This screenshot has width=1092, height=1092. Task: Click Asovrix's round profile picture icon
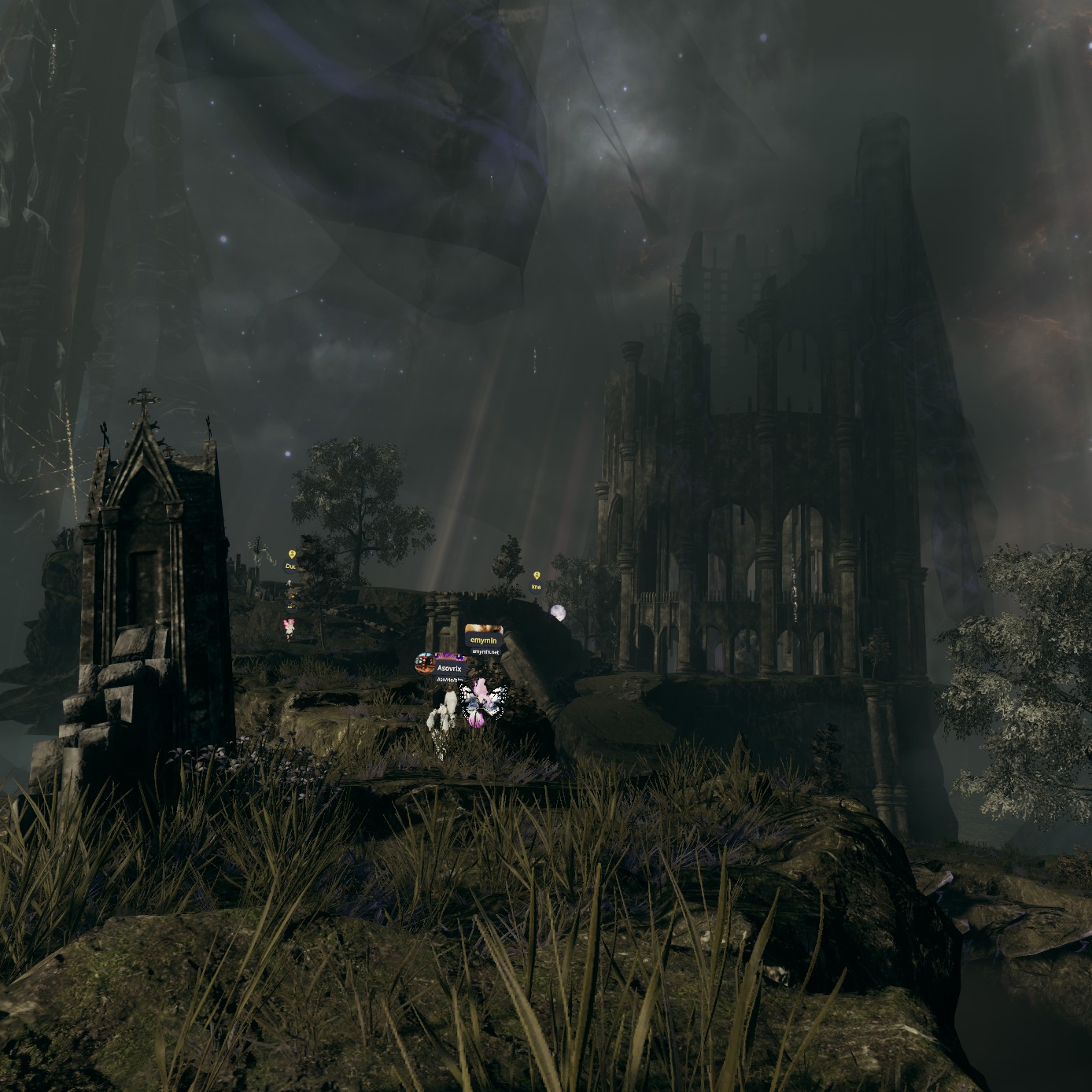(x=425, y=663)
